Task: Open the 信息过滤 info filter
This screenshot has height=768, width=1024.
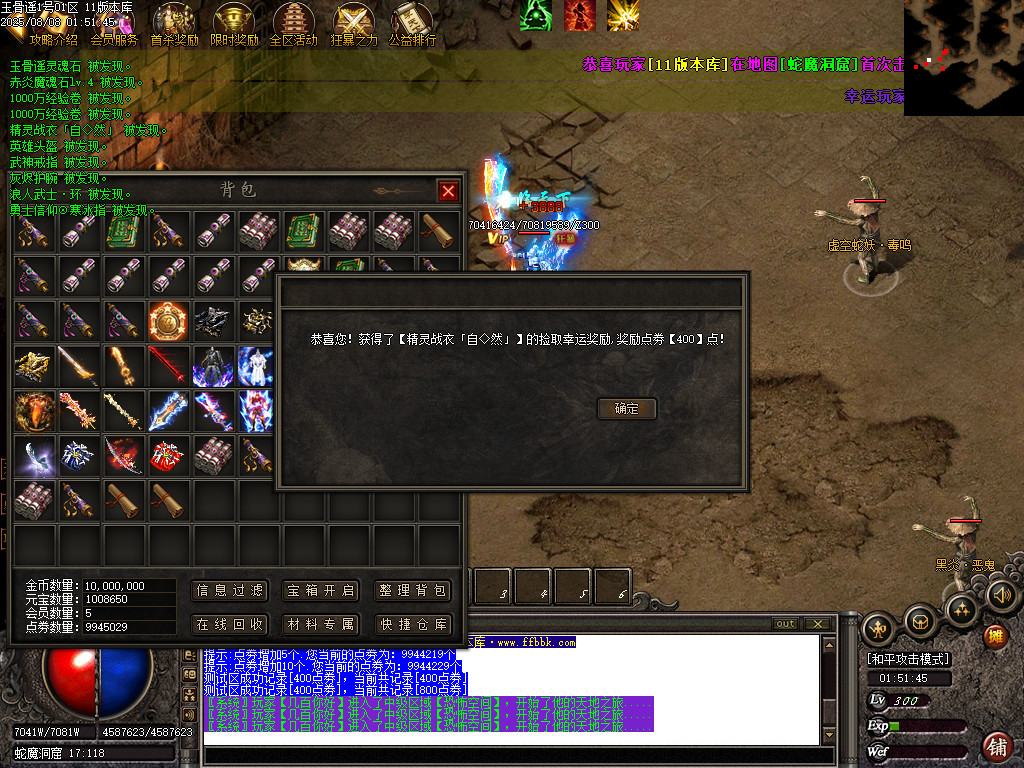Action: pyautogui.click(x=230, y=591)
